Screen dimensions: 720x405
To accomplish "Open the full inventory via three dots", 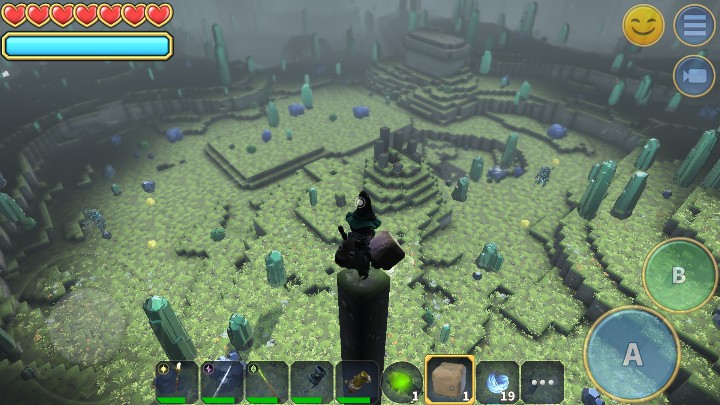I will click(x=542, y=382).
